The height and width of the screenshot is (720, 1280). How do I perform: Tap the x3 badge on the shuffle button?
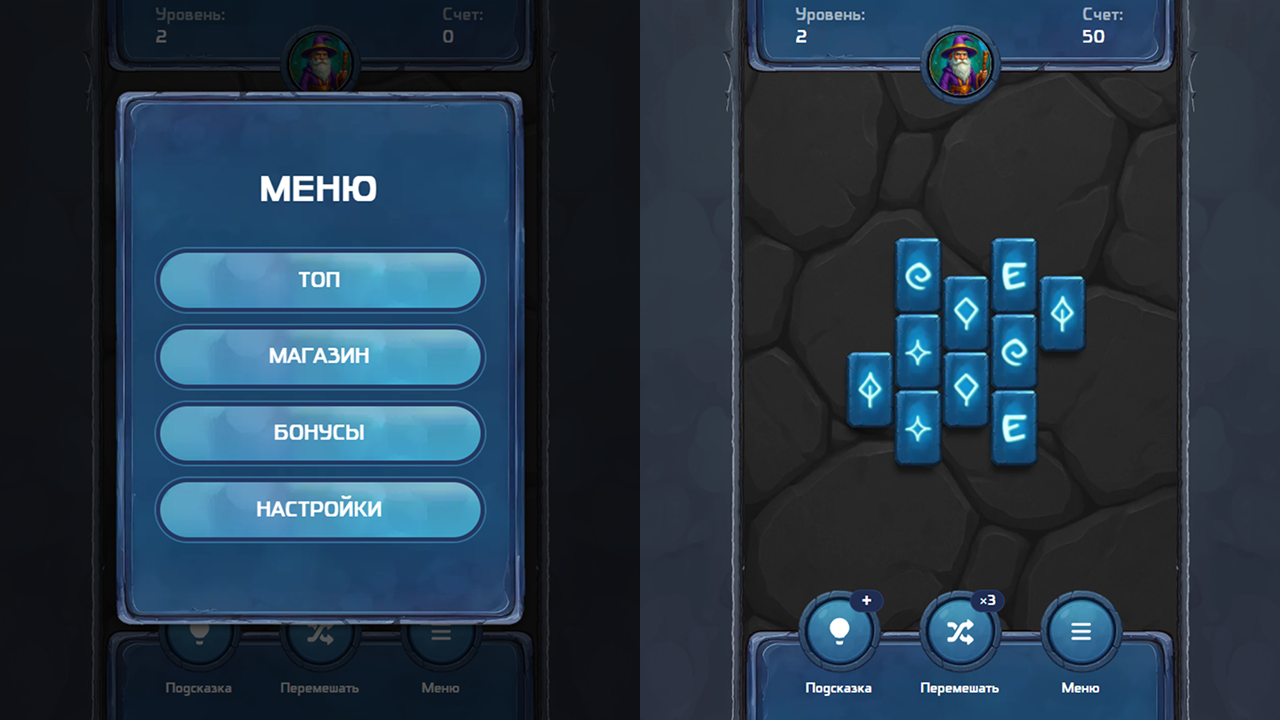pyautogui.click(x=987, y=601)
